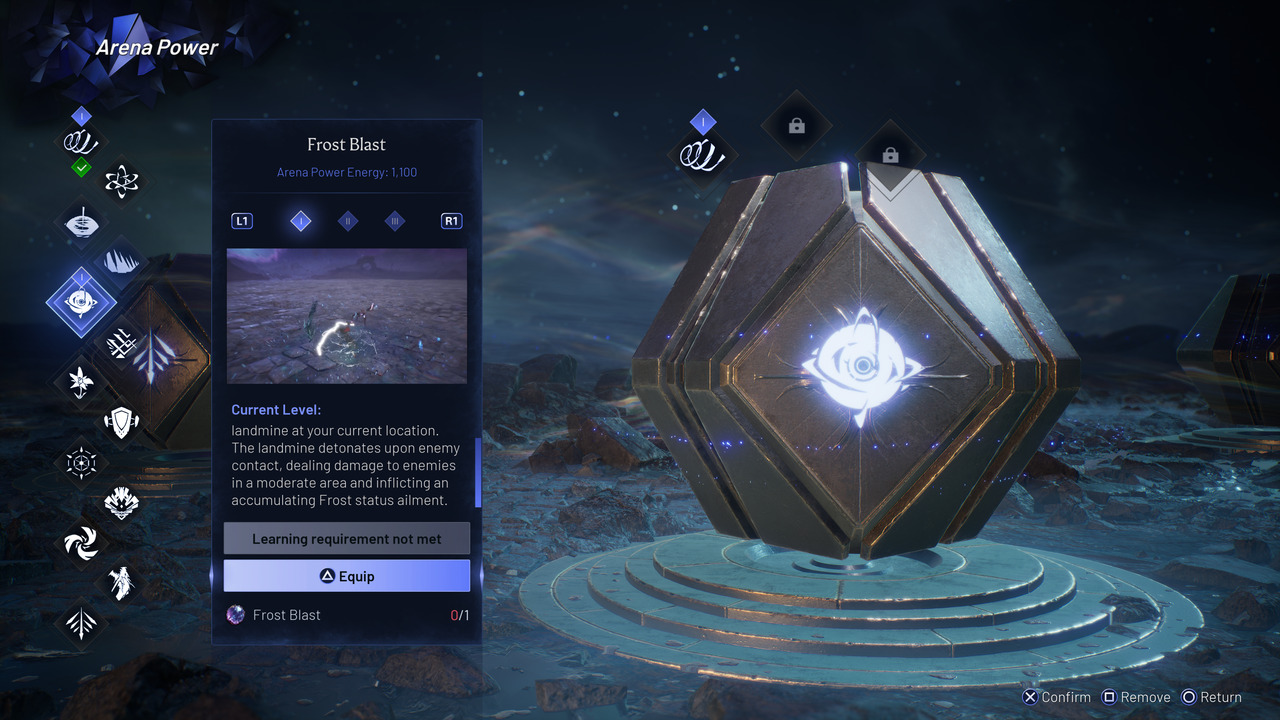Choose the spiral vortex power icon

81,543
